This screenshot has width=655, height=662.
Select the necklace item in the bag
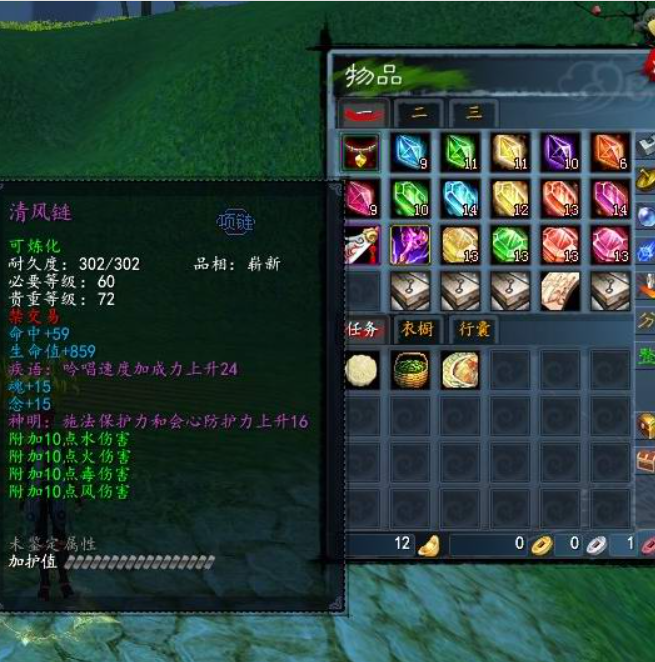tap(361, 151)
